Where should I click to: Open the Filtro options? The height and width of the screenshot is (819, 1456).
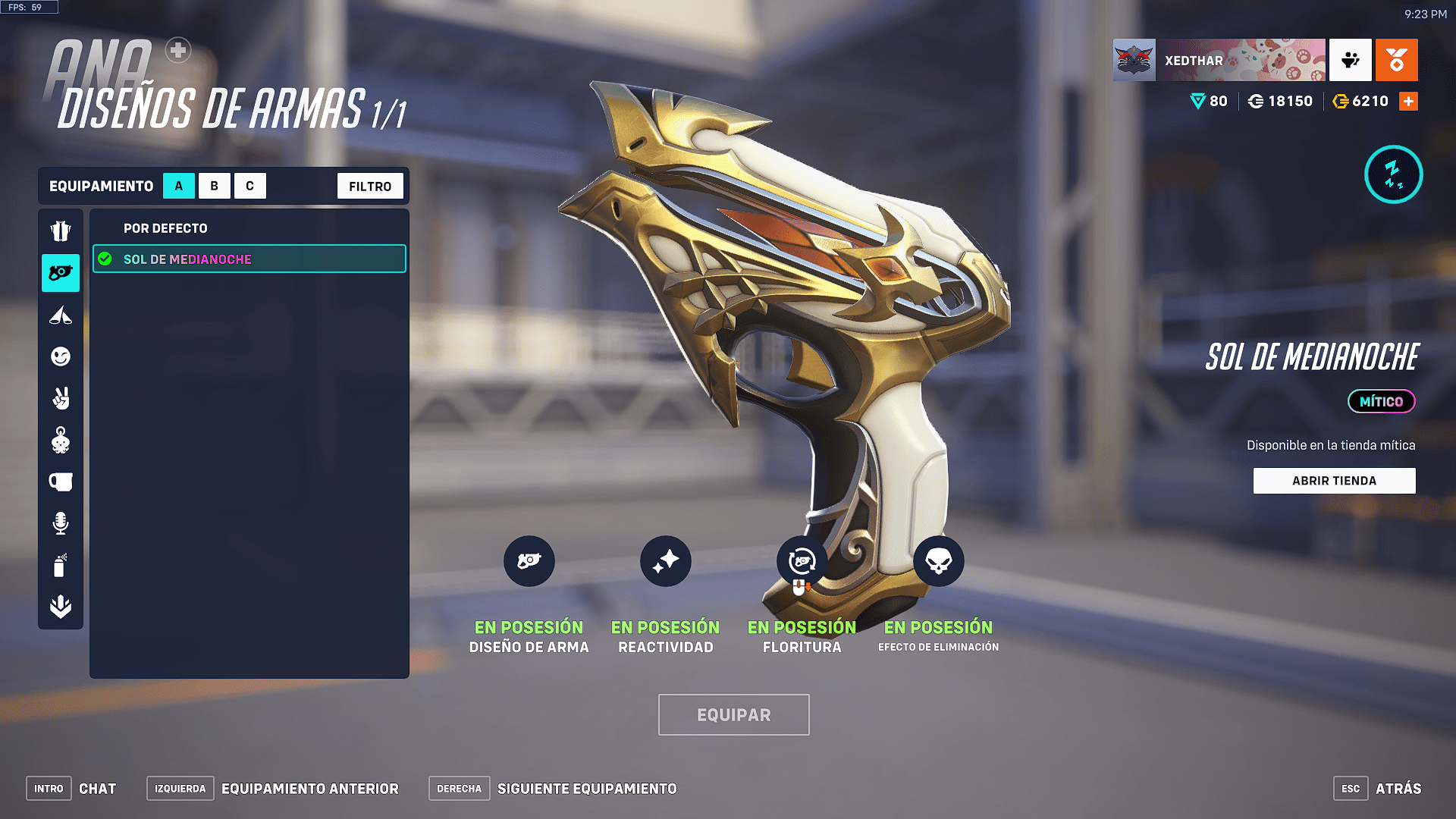(370, 186)
